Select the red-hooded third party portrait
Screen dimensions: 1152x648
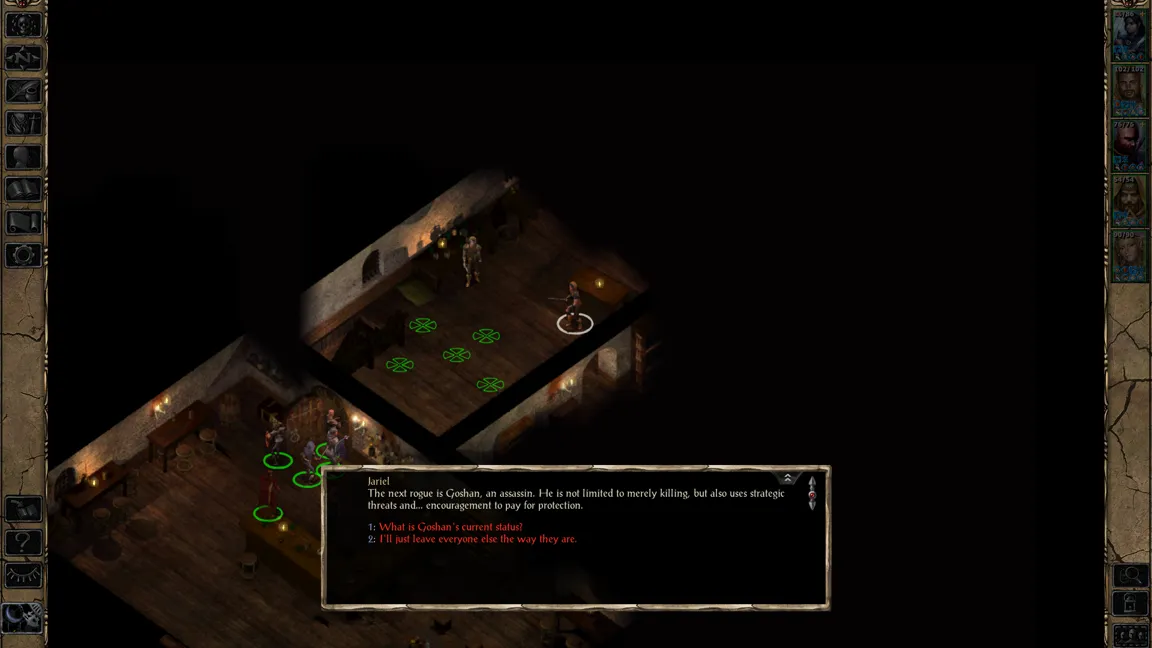coord(1130,146)
